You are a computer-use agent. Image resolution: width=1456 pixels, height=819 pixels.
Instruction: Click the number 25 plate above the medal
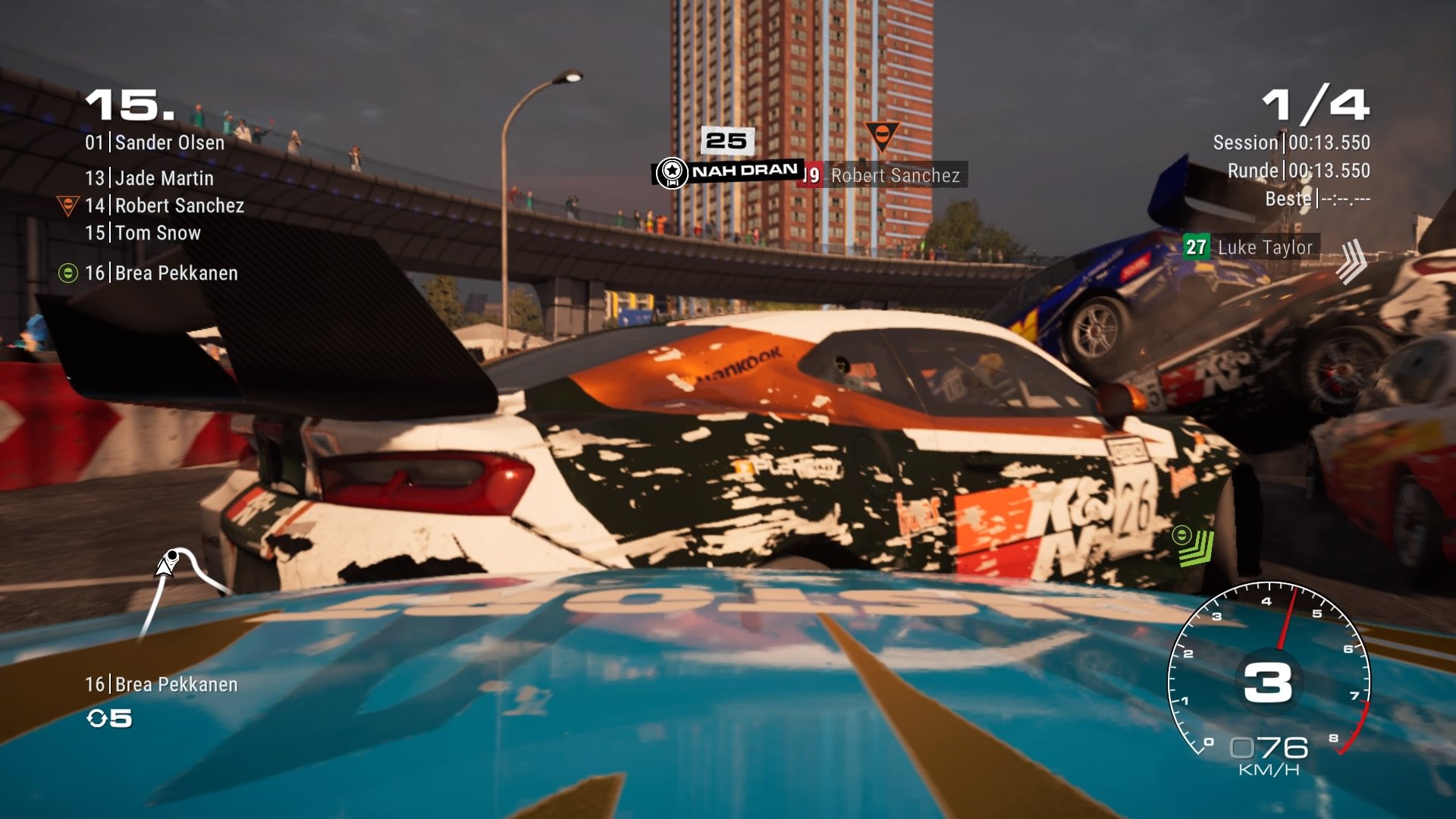tap(726, 140)
